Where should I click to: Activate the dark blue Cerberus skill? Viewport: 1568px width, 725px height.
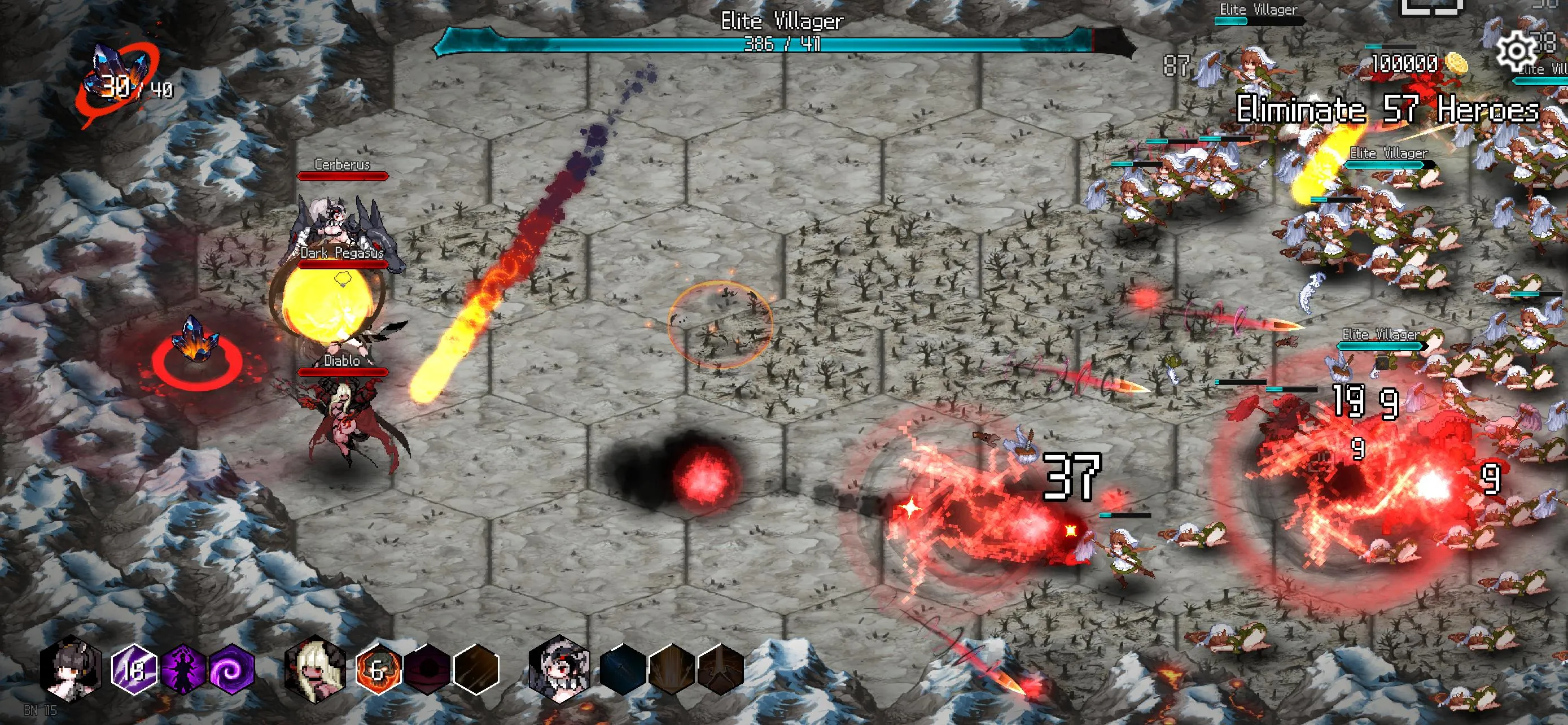pyautogui.click(x=622, y=670)
